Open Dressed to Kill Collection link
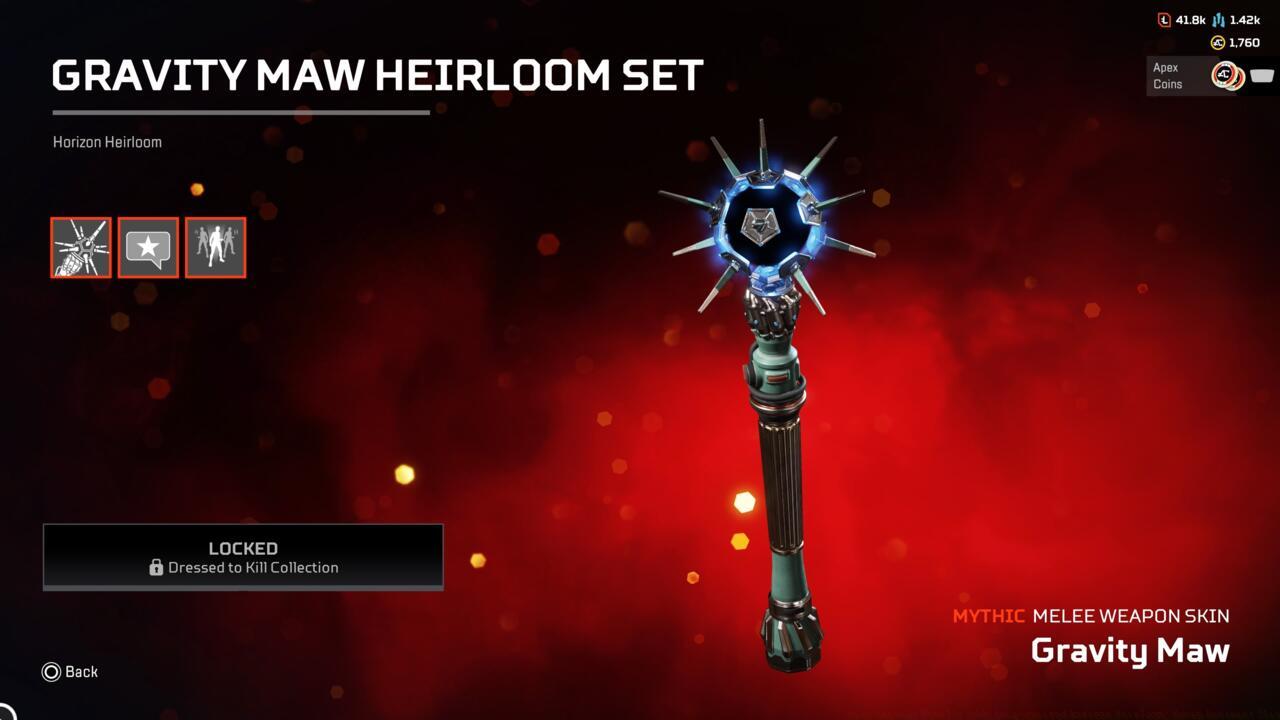This screenshot has height=720, width=1280. tap(252, 568)
